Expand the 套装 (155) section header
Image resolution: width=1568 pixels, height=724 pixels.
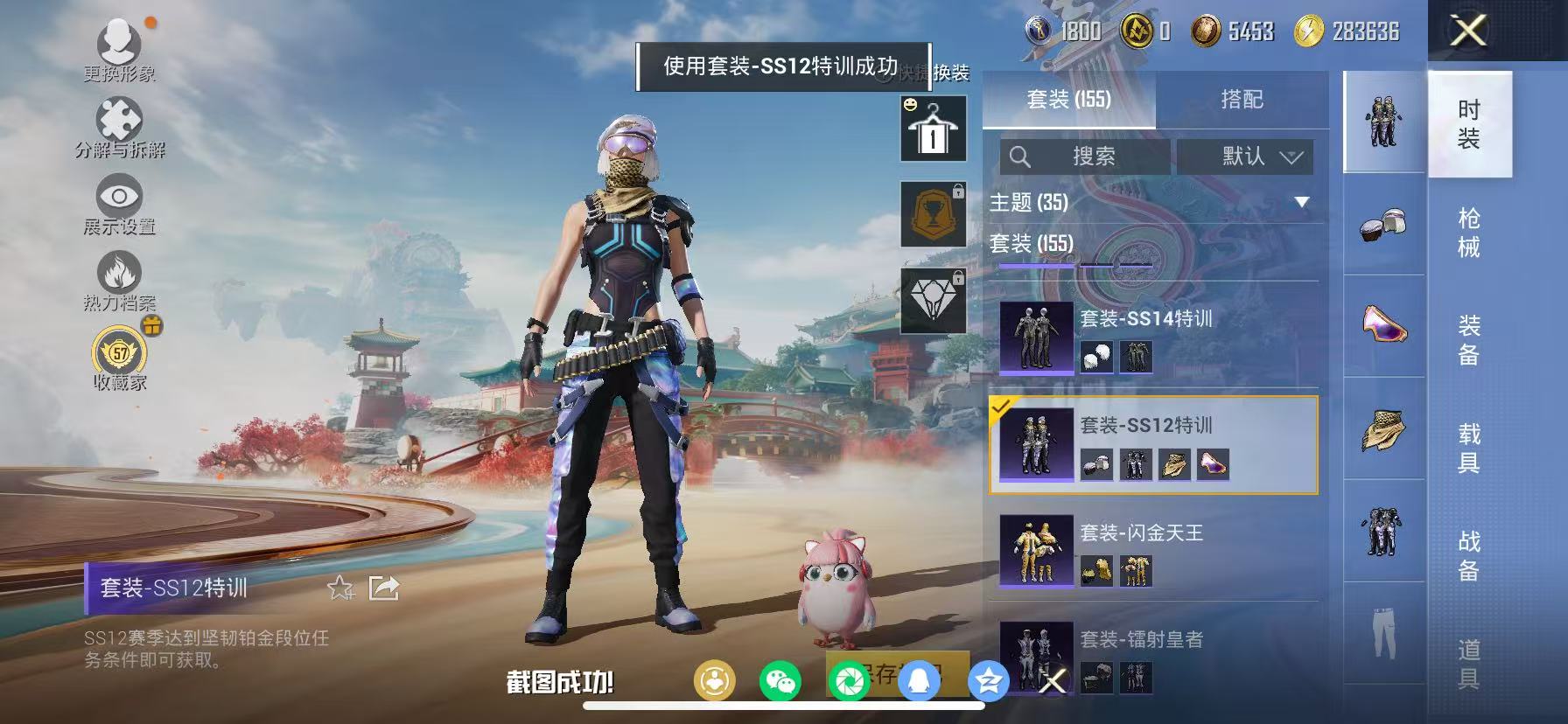pyautogui.click(x=1032, y=245)
